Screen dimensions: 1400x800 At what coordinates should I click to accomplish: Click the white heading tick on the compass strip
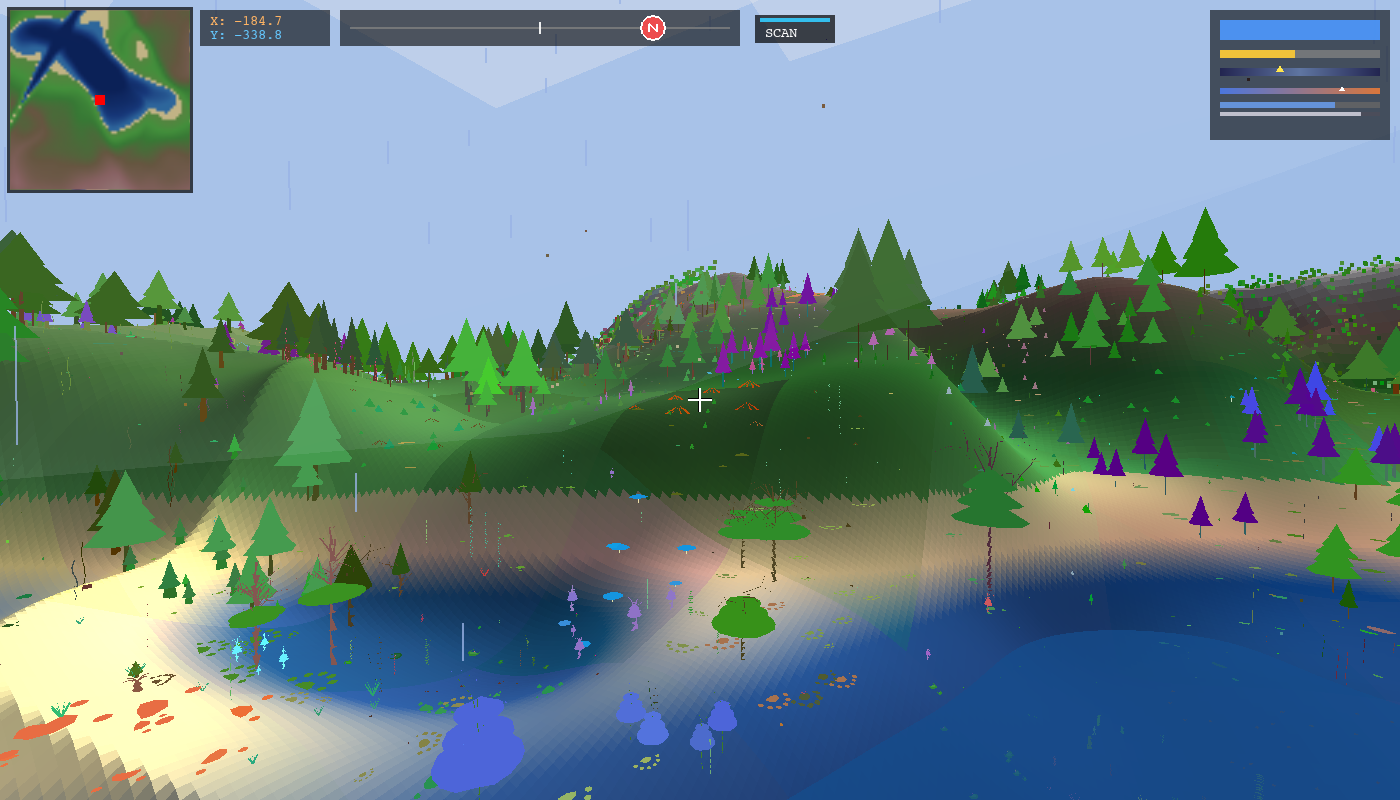540,27
